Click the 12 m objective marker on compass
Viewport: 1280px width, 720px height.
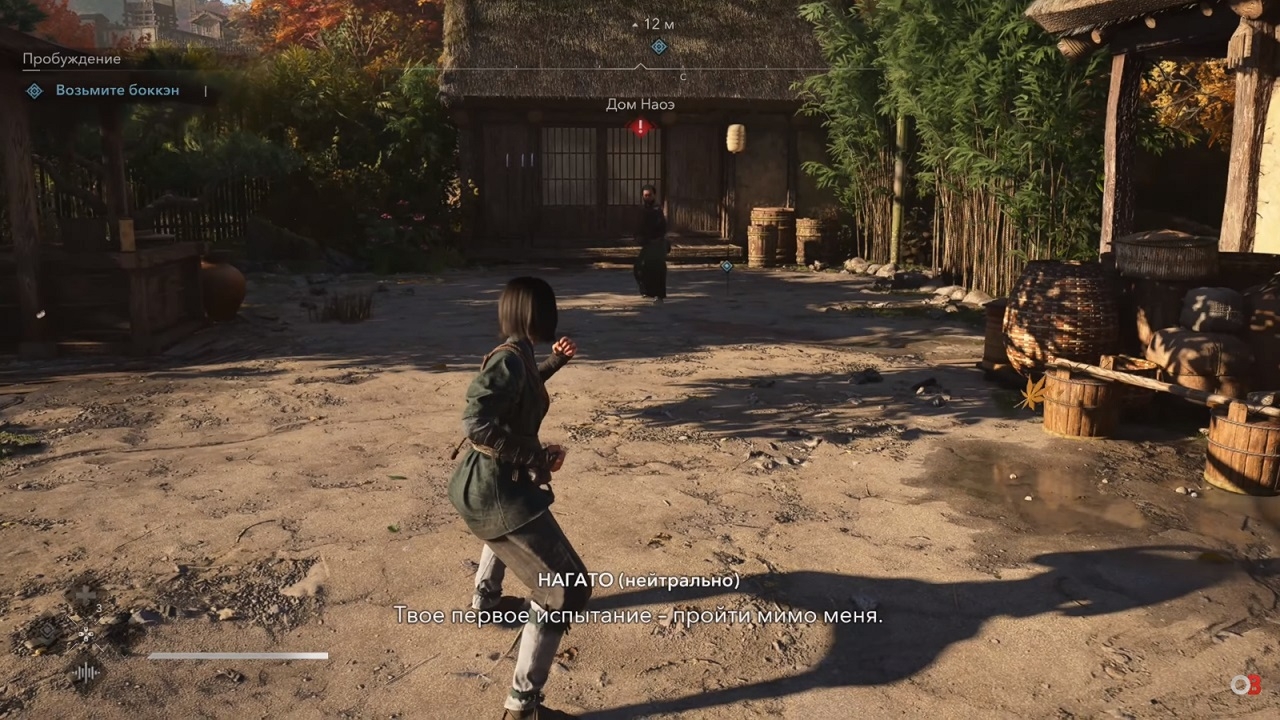click(659, 46)
